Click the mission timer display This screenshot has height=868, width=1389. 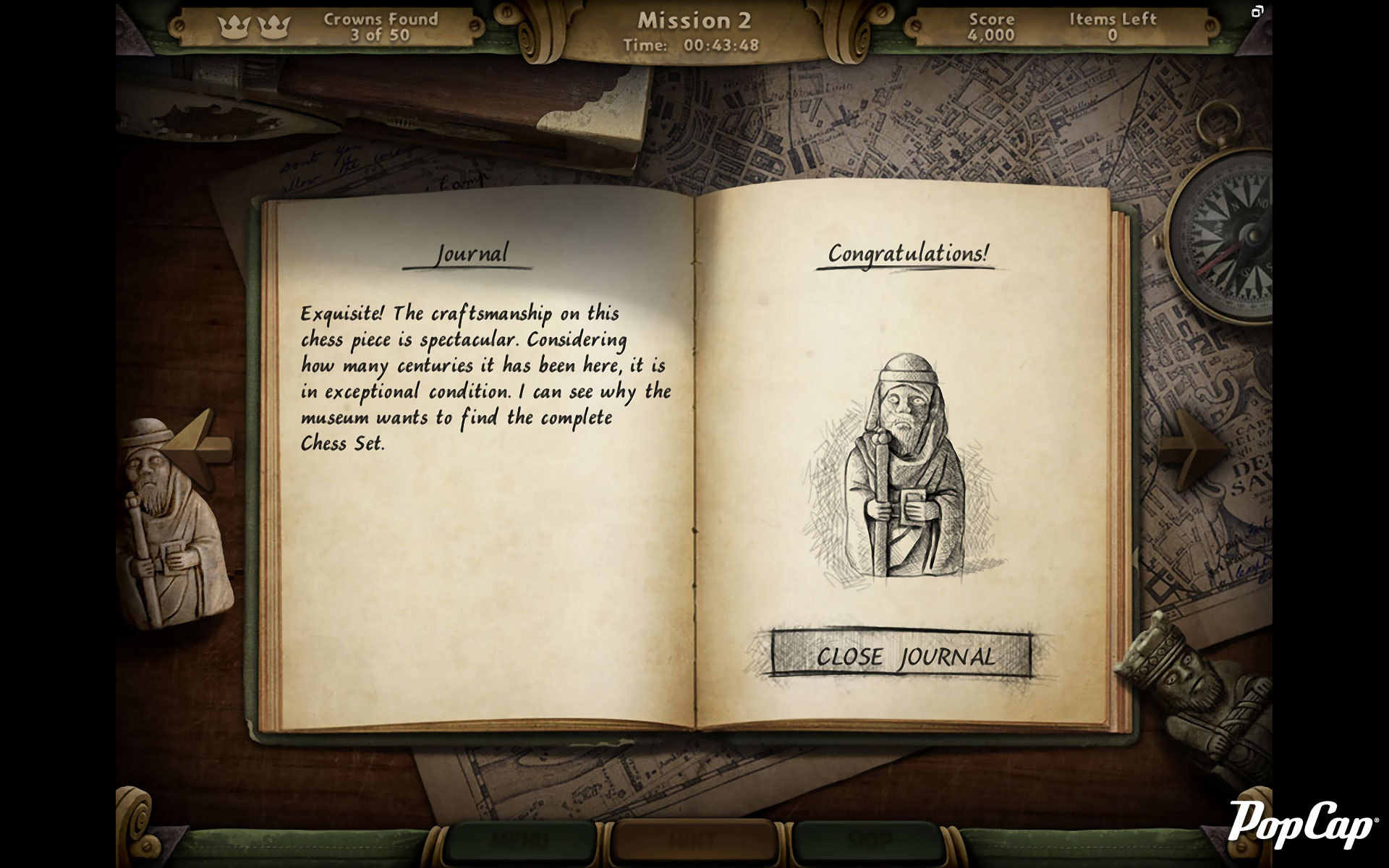pyautogui.click(x=689, y=45)
